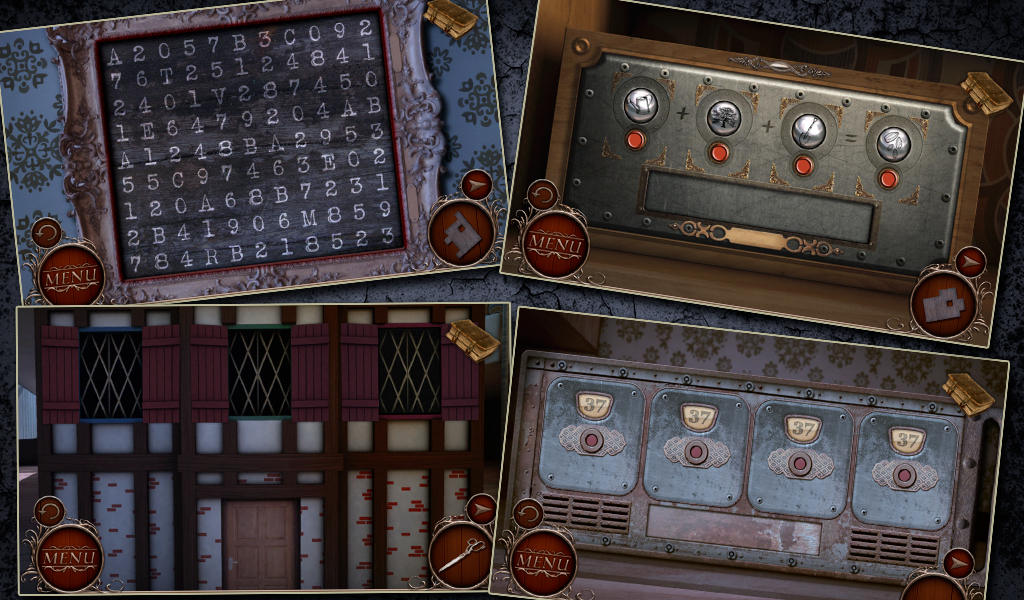Screen dimensions: 1024x600
Task: Push the red button beneath the tree symbol
Action: coord(718,152)
